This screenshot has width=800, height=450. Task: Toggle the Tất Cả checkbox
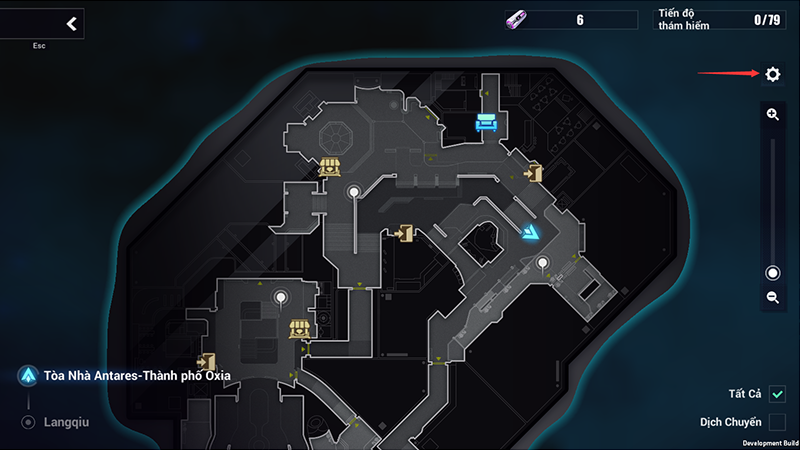[777, 394]
